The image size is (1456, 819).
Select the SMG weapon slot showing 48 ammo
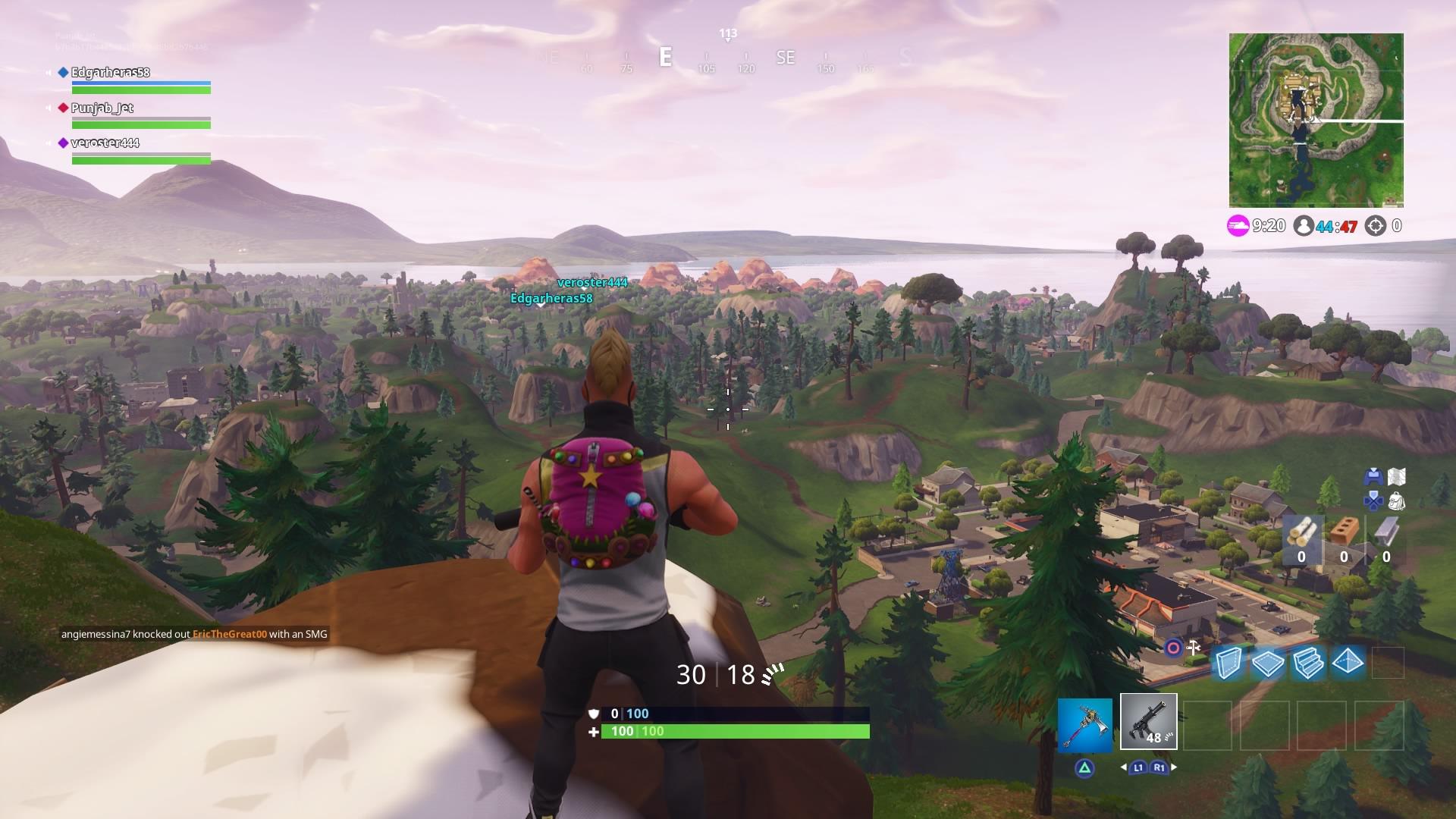pos(1147,723)
